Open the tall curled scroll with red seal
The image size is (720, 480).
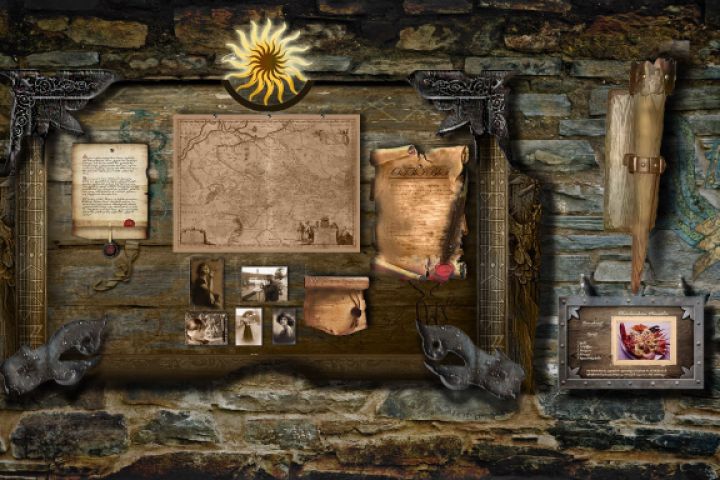click(419, 210)
